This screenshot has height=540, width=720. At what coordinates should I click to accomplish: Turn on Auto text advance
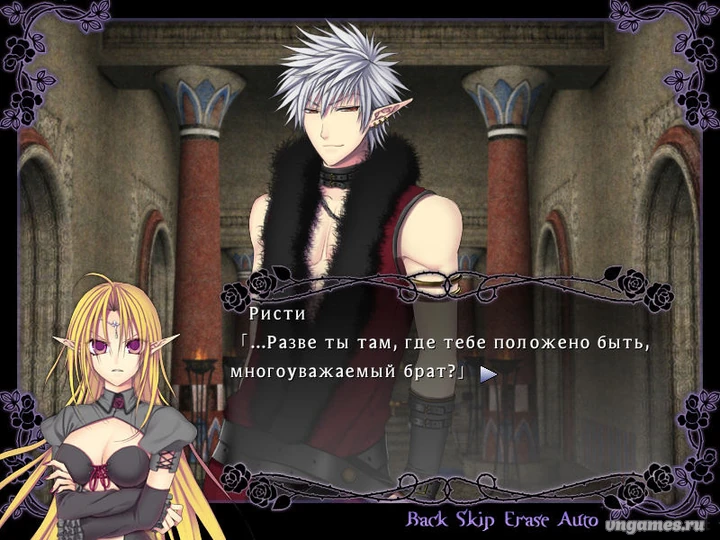point(579,520)
